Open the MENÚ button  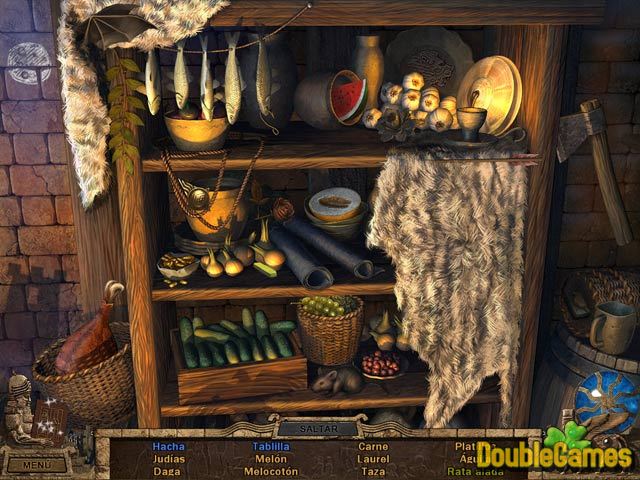tap(36, 464)
